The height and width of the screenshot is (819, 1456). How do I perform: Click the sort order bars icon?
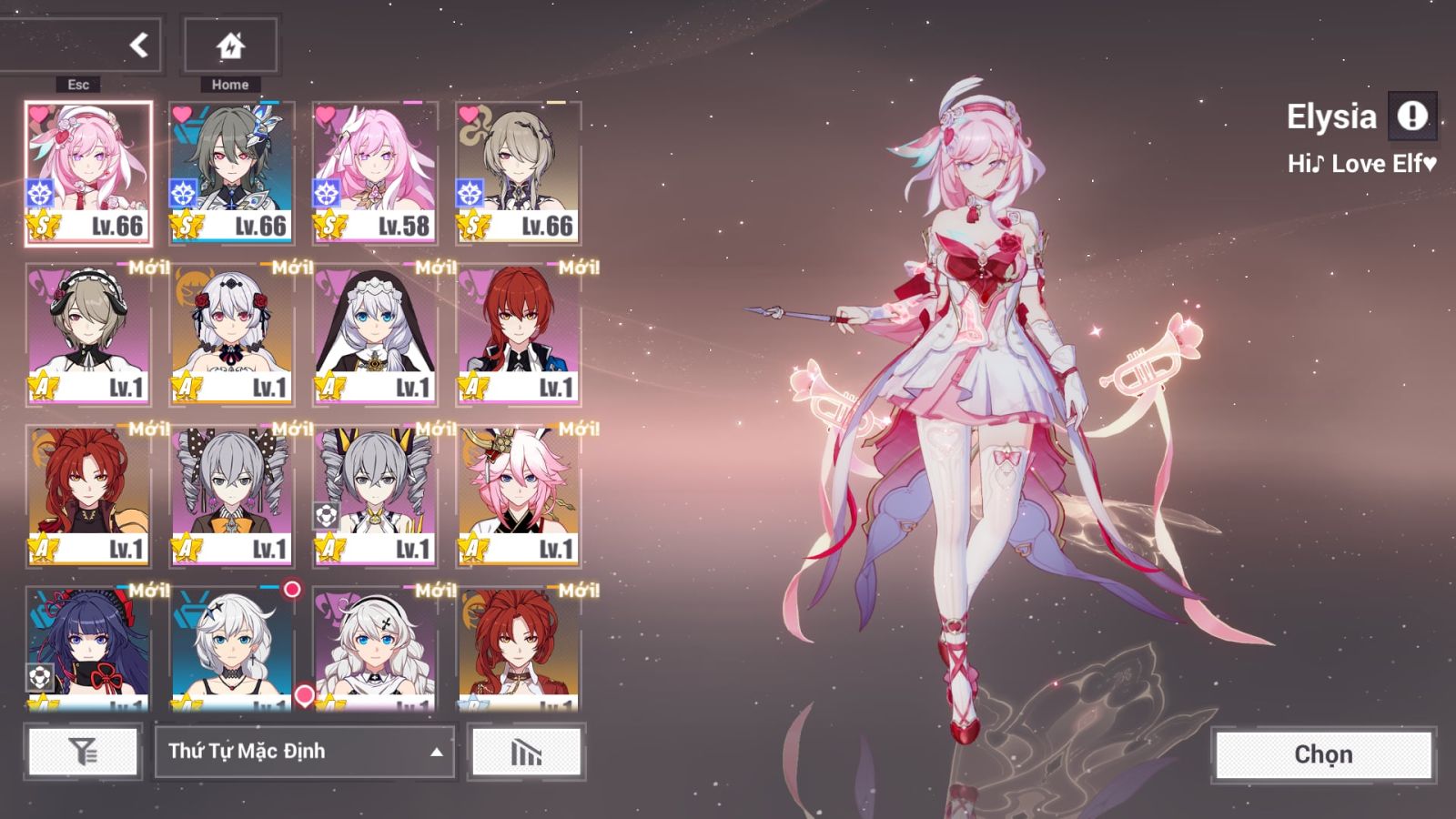(526, 752)
